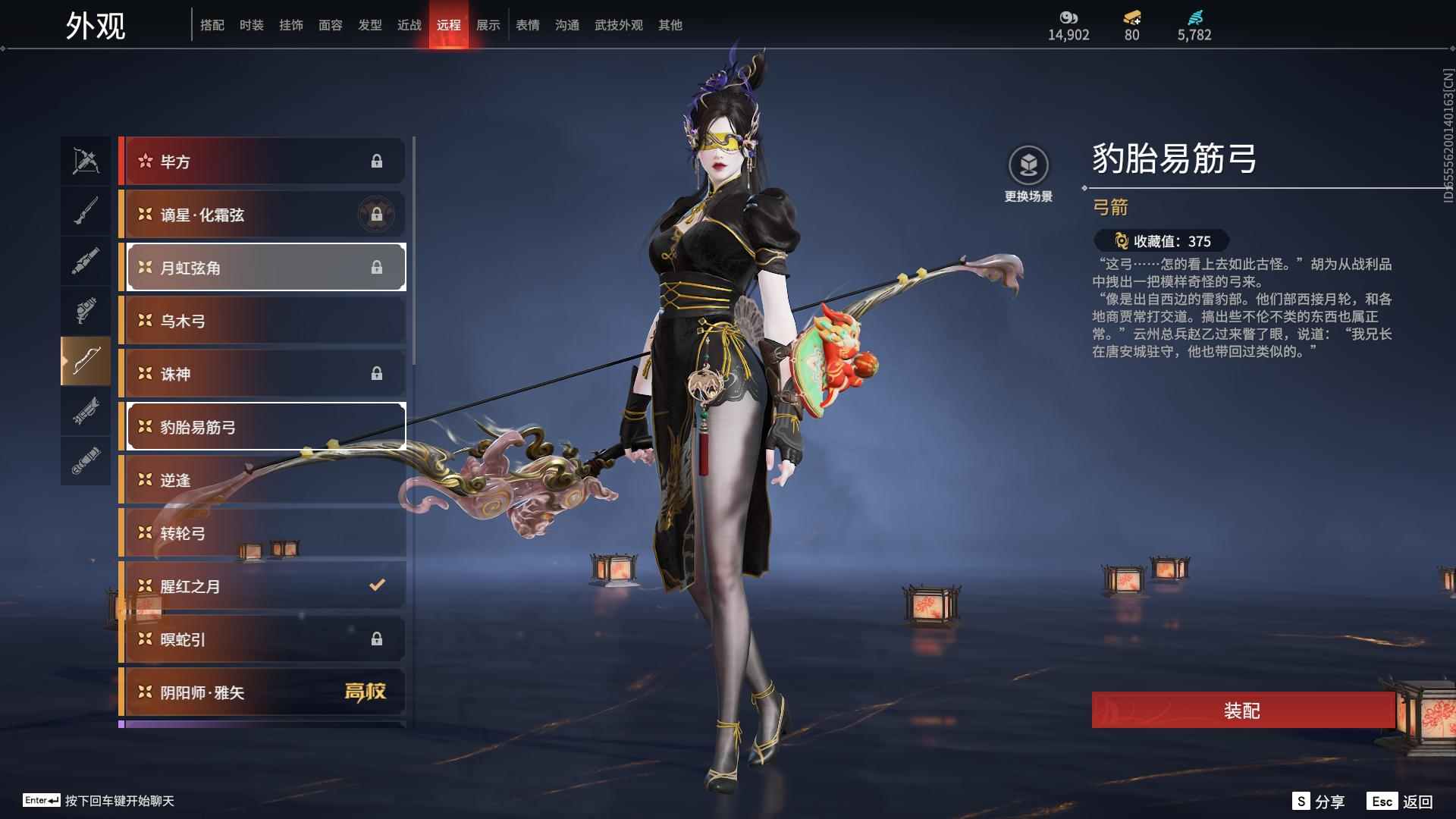Open the musket category in the sidebar
Screen dimensions: 1456x819
(86, 210)
